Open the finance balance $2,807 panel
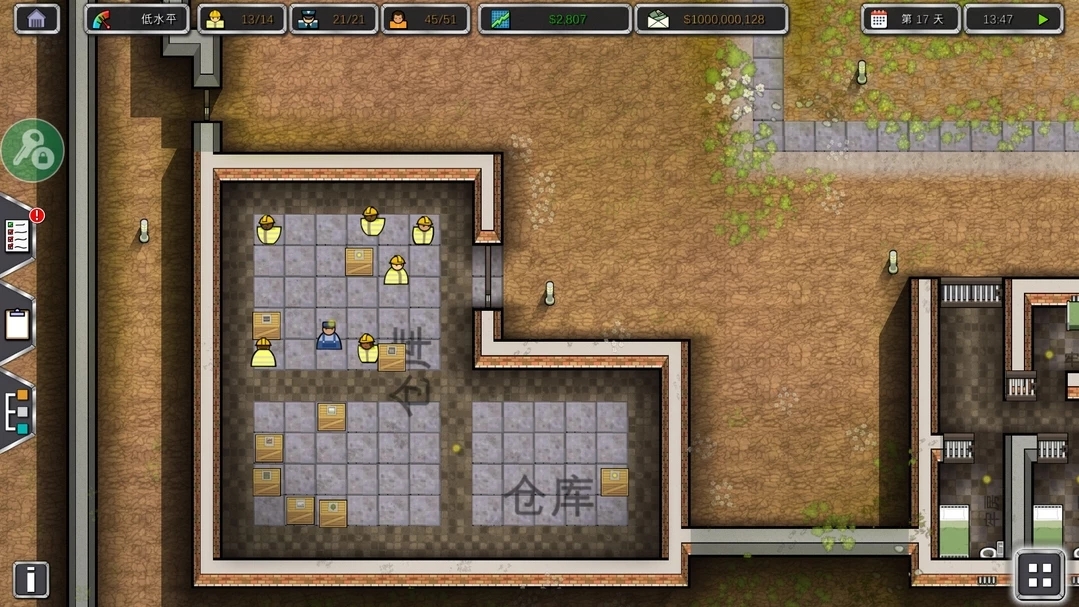 pyautogui.click(x=554, y=19)
